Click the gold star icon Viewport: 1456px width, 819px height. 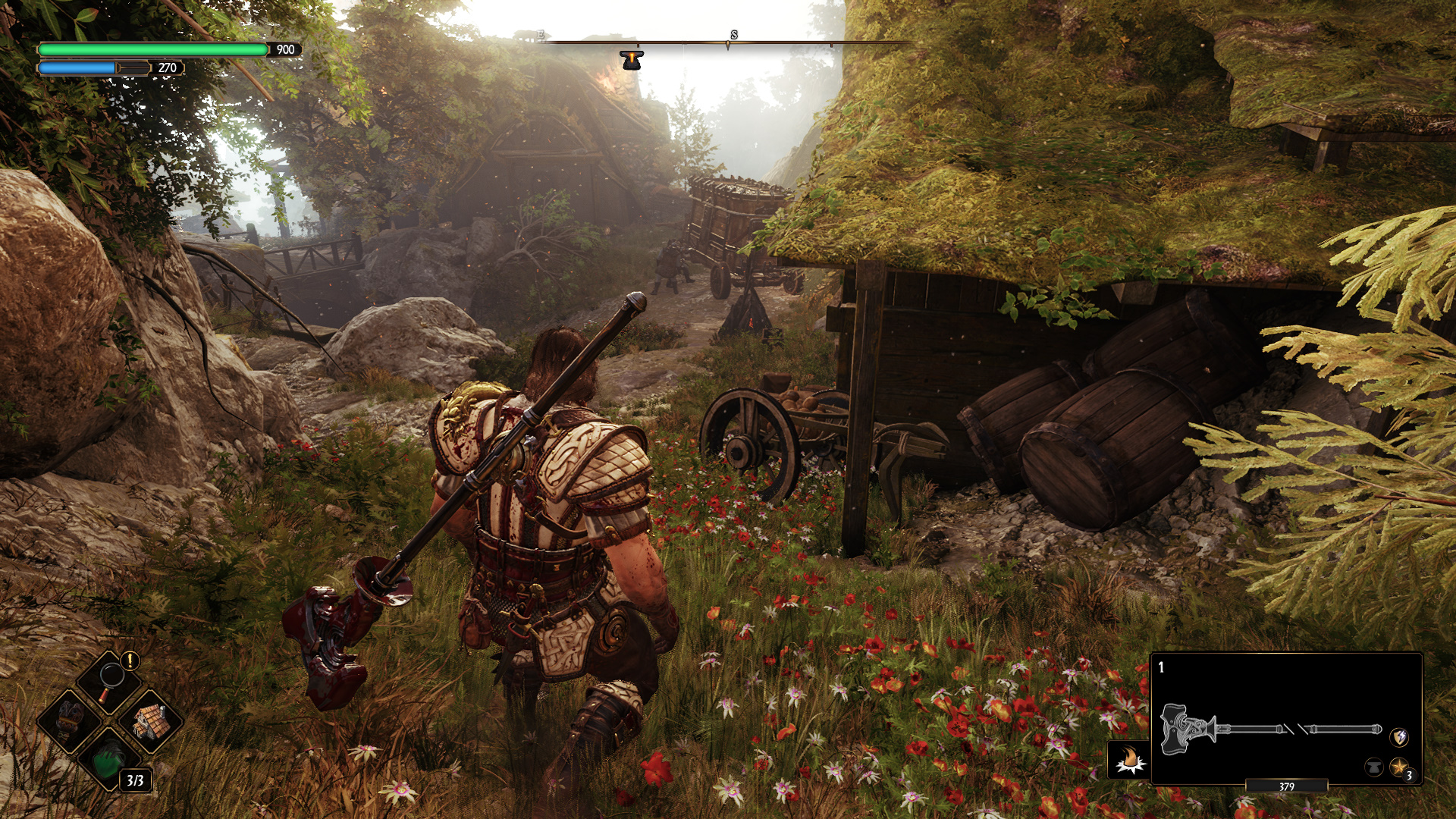click(x=1398, y=767)
